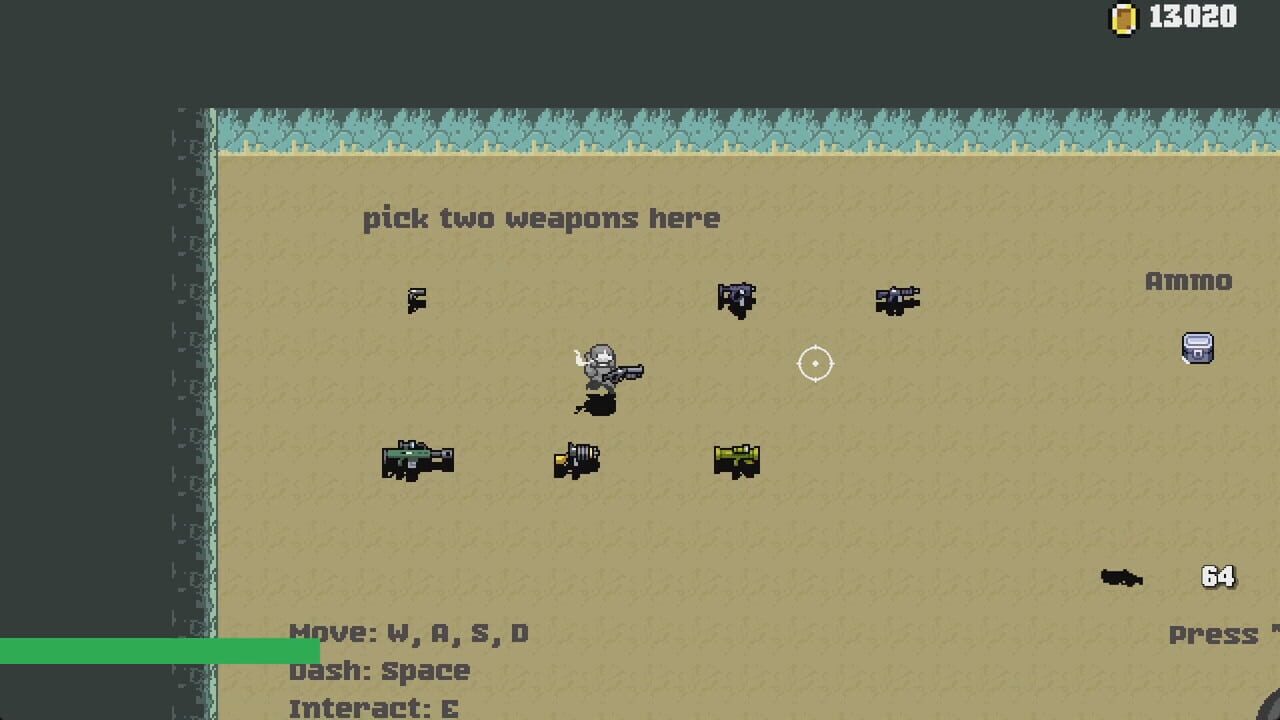
Task: Pick up the green sniper rifle
Action: click(417, 458)
